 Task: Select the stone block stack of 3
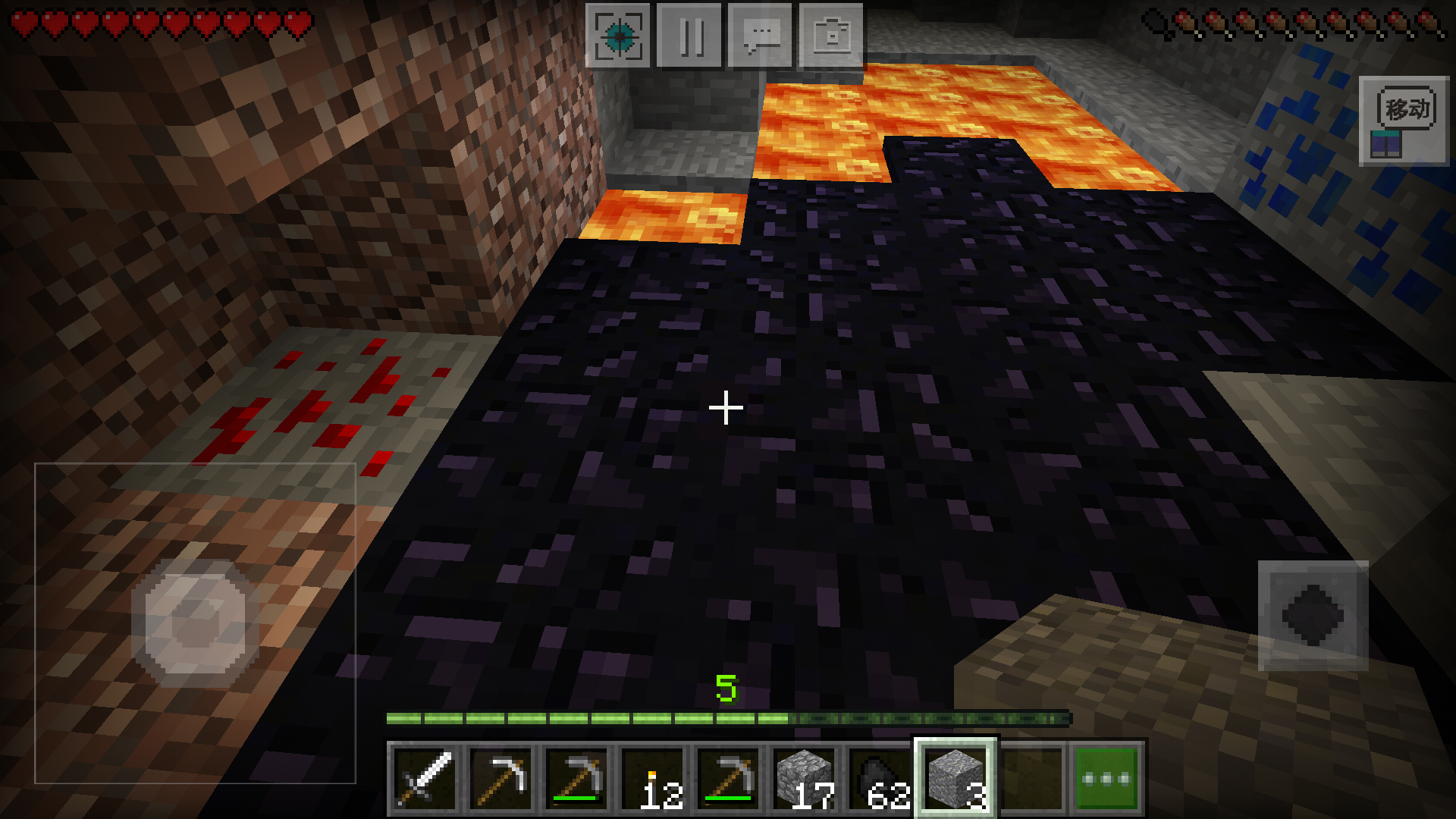[955, 779]
